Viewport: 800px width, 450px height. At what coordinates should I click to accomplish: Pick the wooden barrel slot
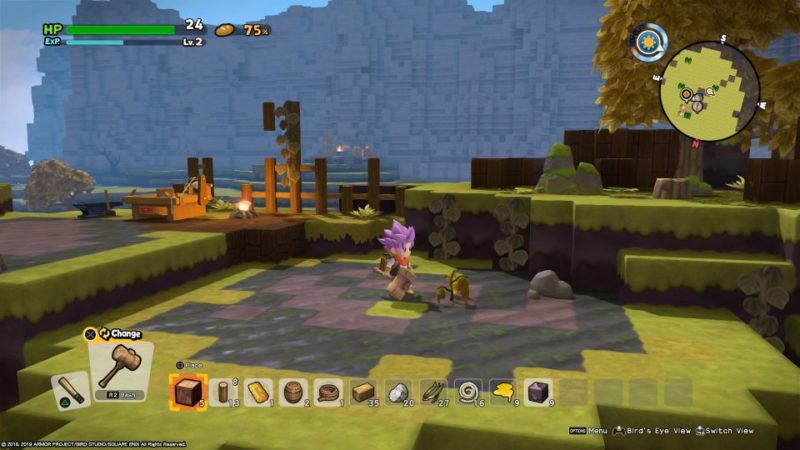[x=292, y=391]
